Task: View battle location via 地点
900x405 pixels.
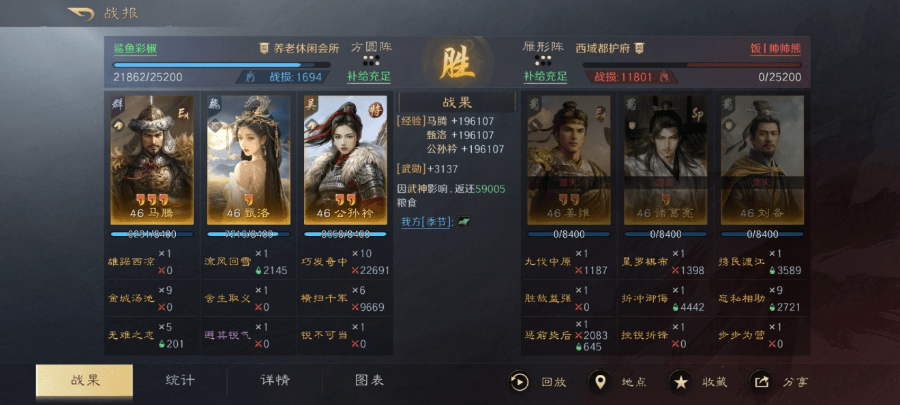Action: click(x=617, y=381)
